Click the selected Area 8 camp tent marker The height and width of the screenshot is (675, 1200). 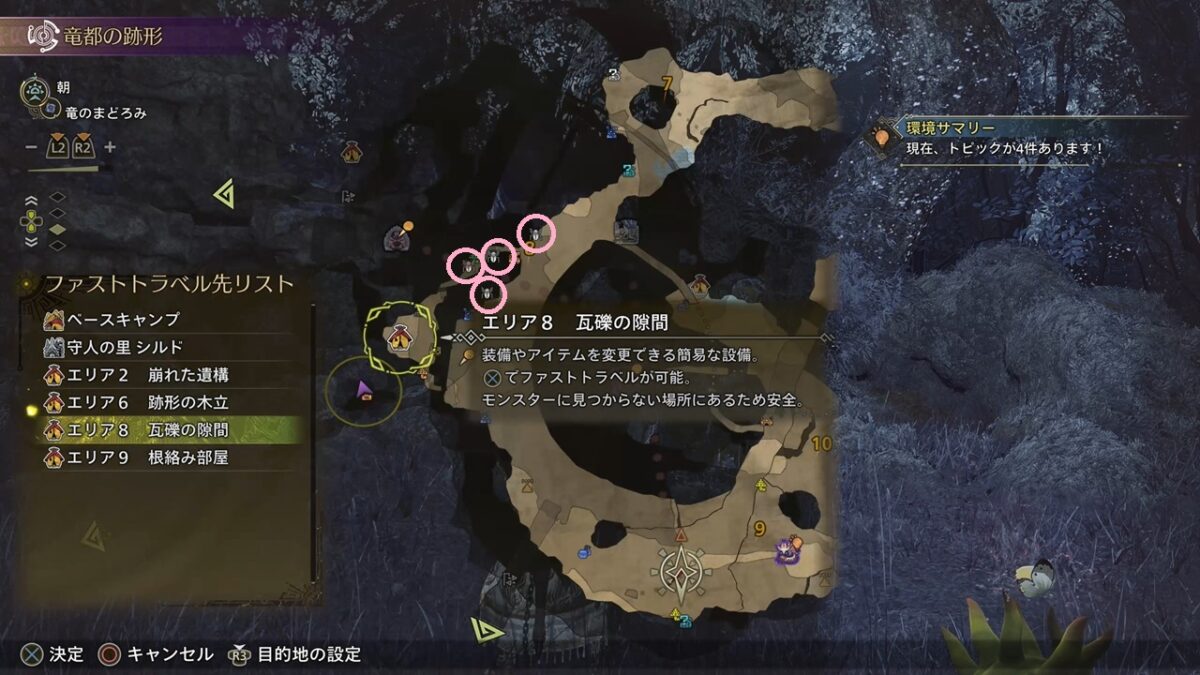400,338
